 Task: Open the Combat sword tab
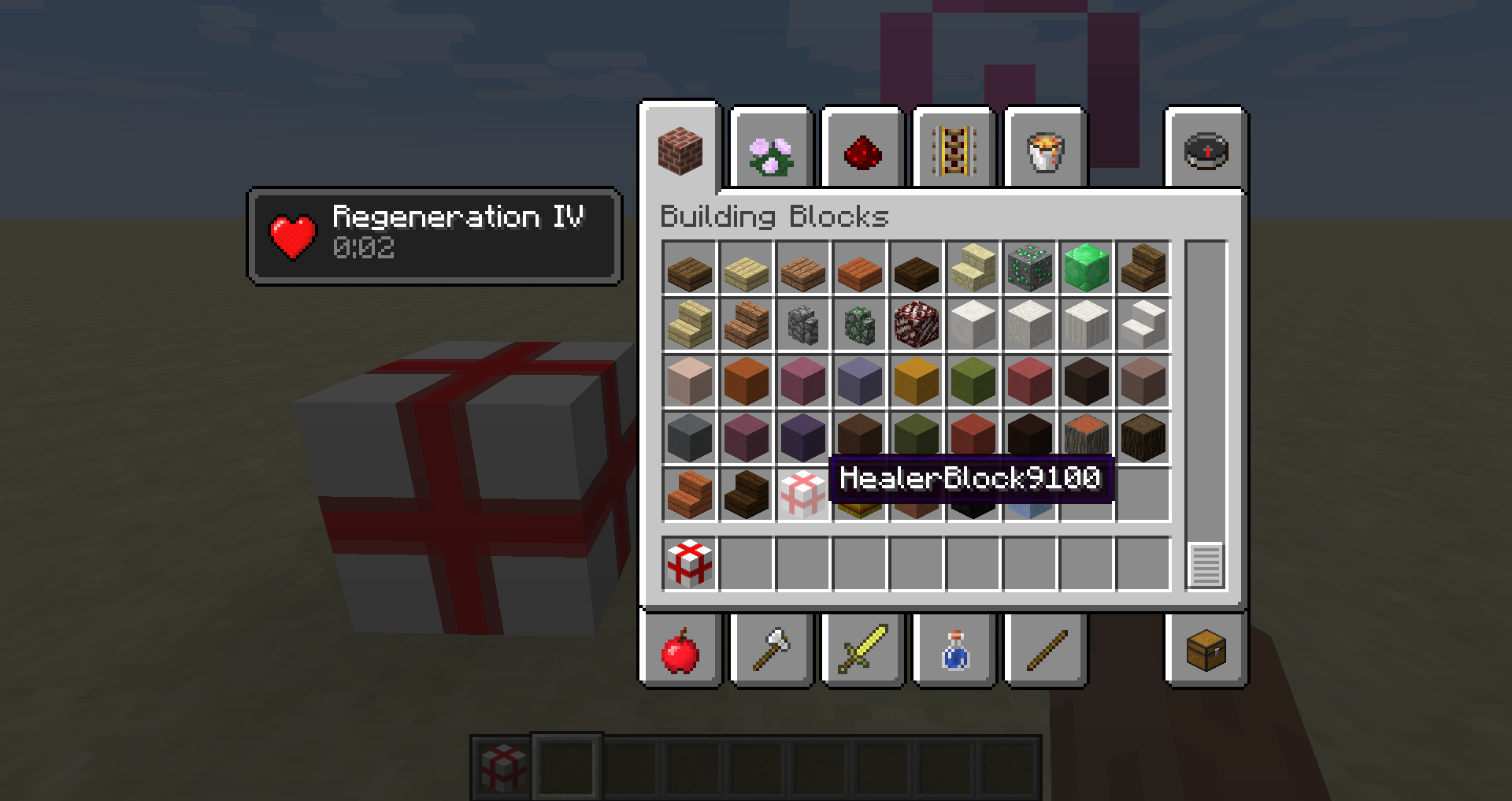click(x=862, y=651)
